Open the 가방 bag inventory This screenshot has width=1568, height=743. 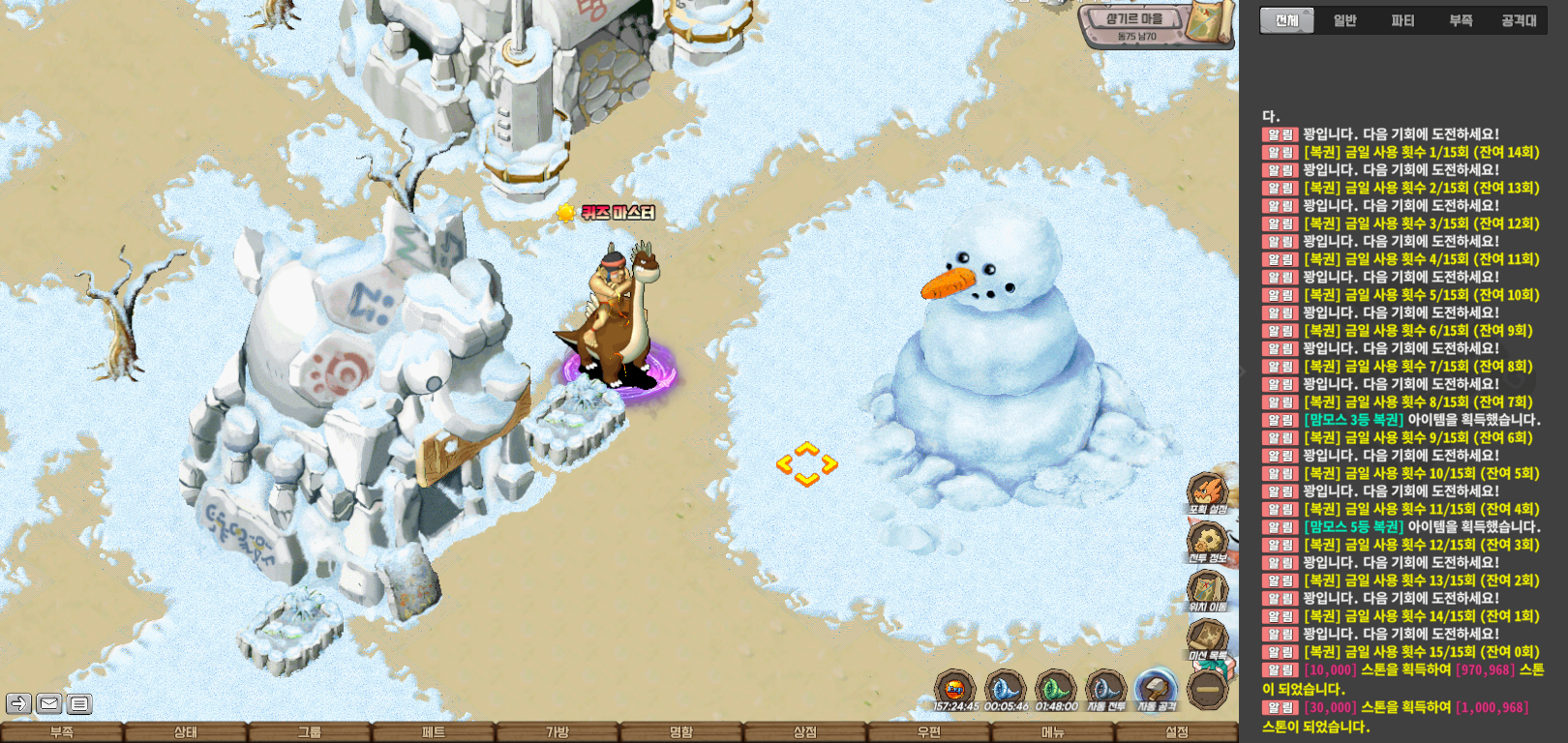[558, 732]
